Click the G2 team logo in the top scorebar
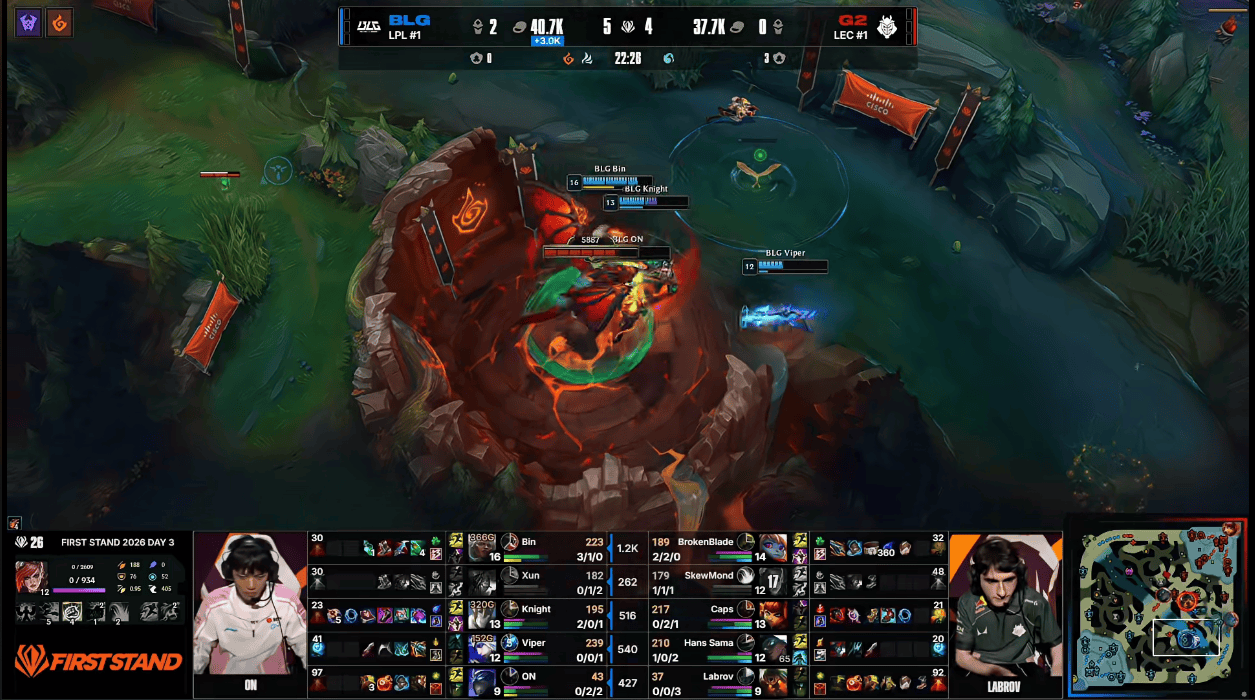 pyautogui.click(x=887, y=26)
